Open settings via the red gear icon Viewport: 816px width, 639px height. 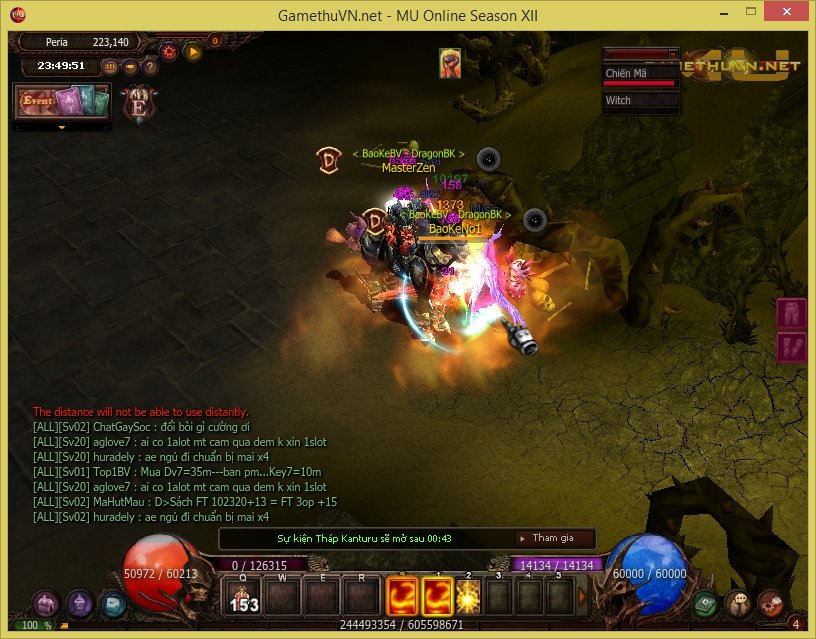pos(169,51)
